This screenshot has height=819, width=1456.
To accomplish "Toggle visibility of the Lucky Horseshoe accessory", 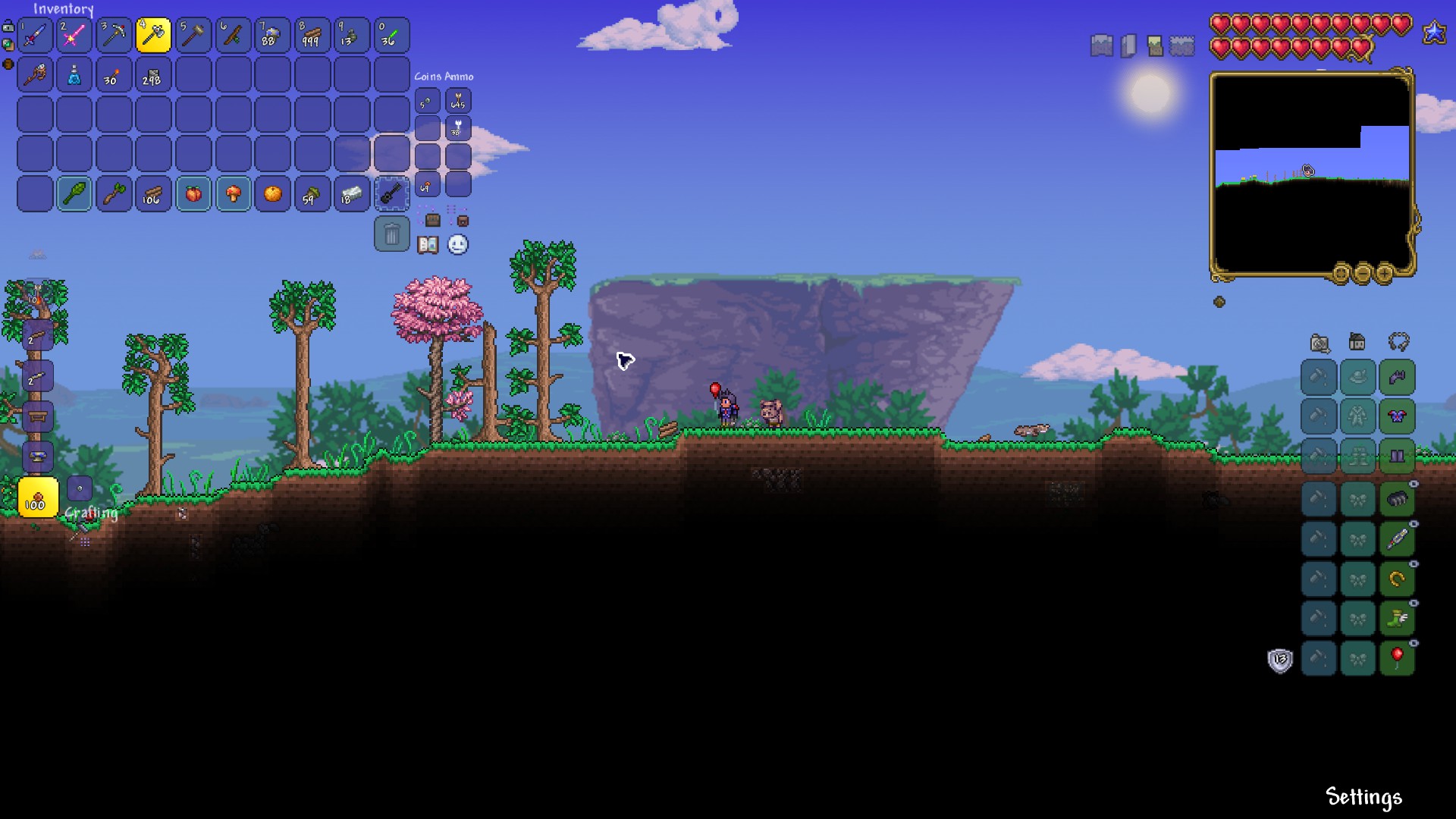I will pyautogui.click(x=1413, y=563).
